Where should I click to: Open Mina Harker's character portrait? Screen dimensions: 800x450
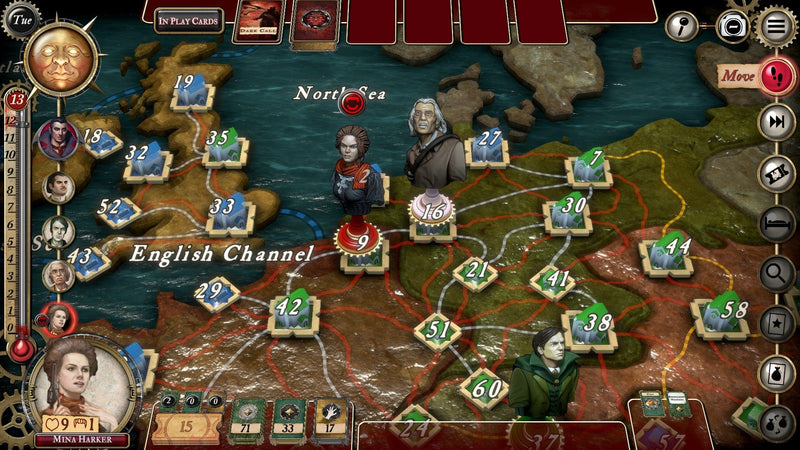click(x=82, y=387)
